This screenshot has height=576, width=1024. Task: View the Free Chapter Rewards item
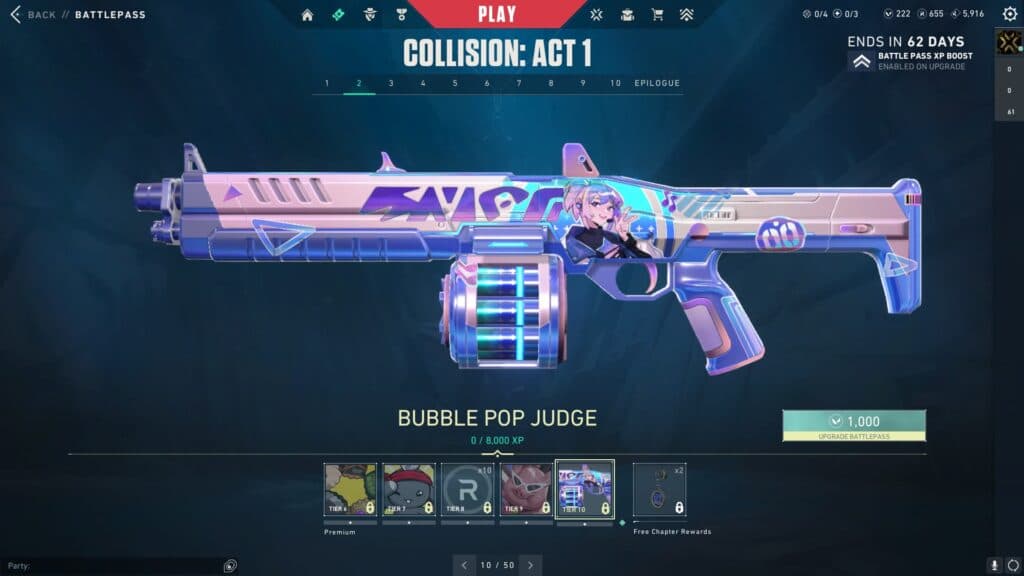659,489
